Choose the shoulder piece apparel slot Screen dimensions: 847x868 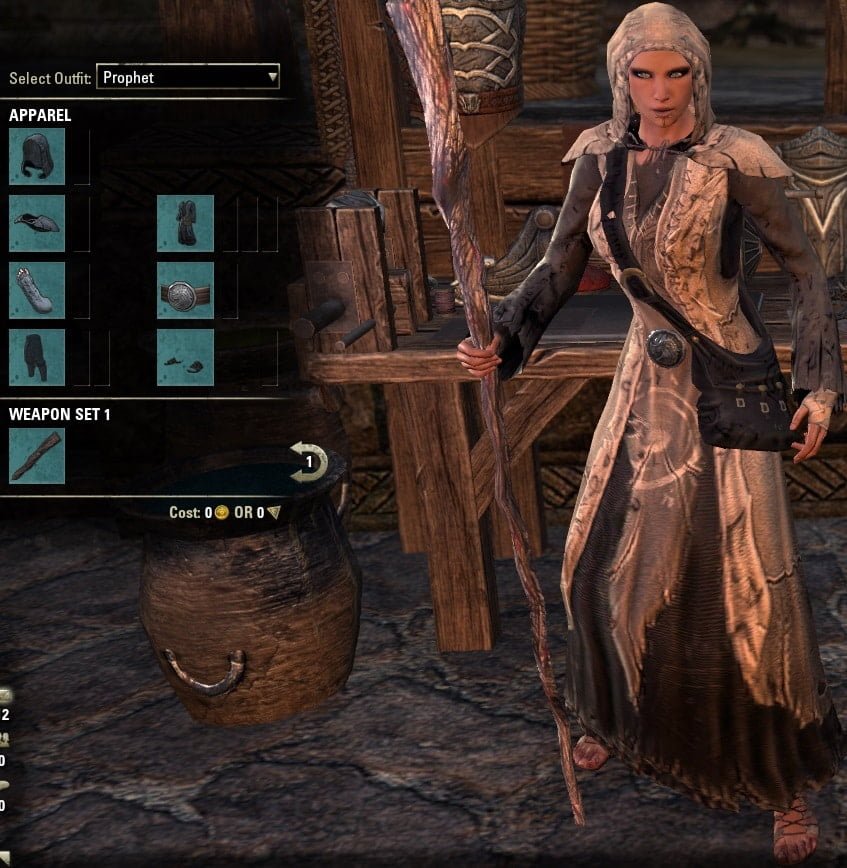(x=37, y=223)
